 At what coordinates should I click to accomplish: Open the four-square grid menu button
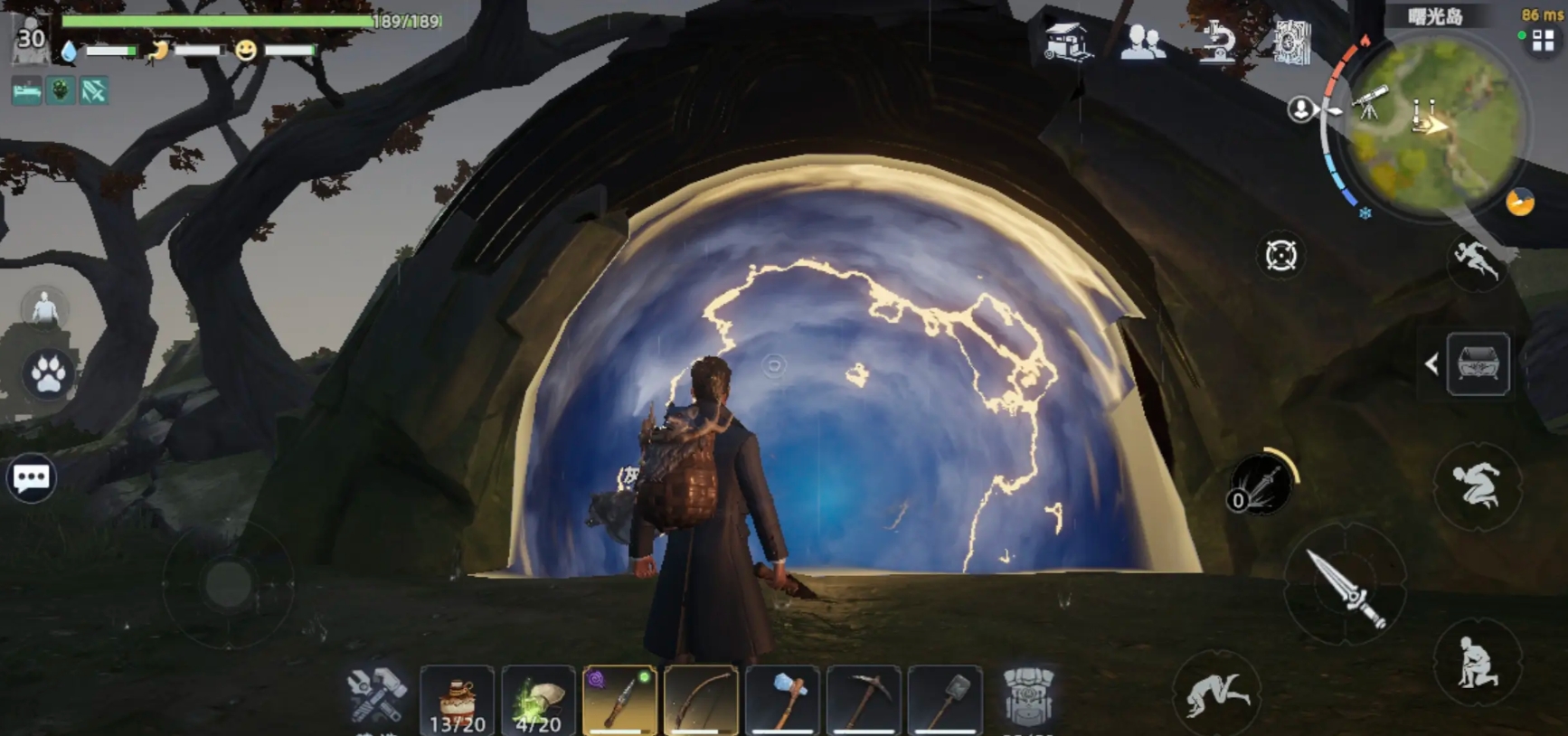point(1543,42)
